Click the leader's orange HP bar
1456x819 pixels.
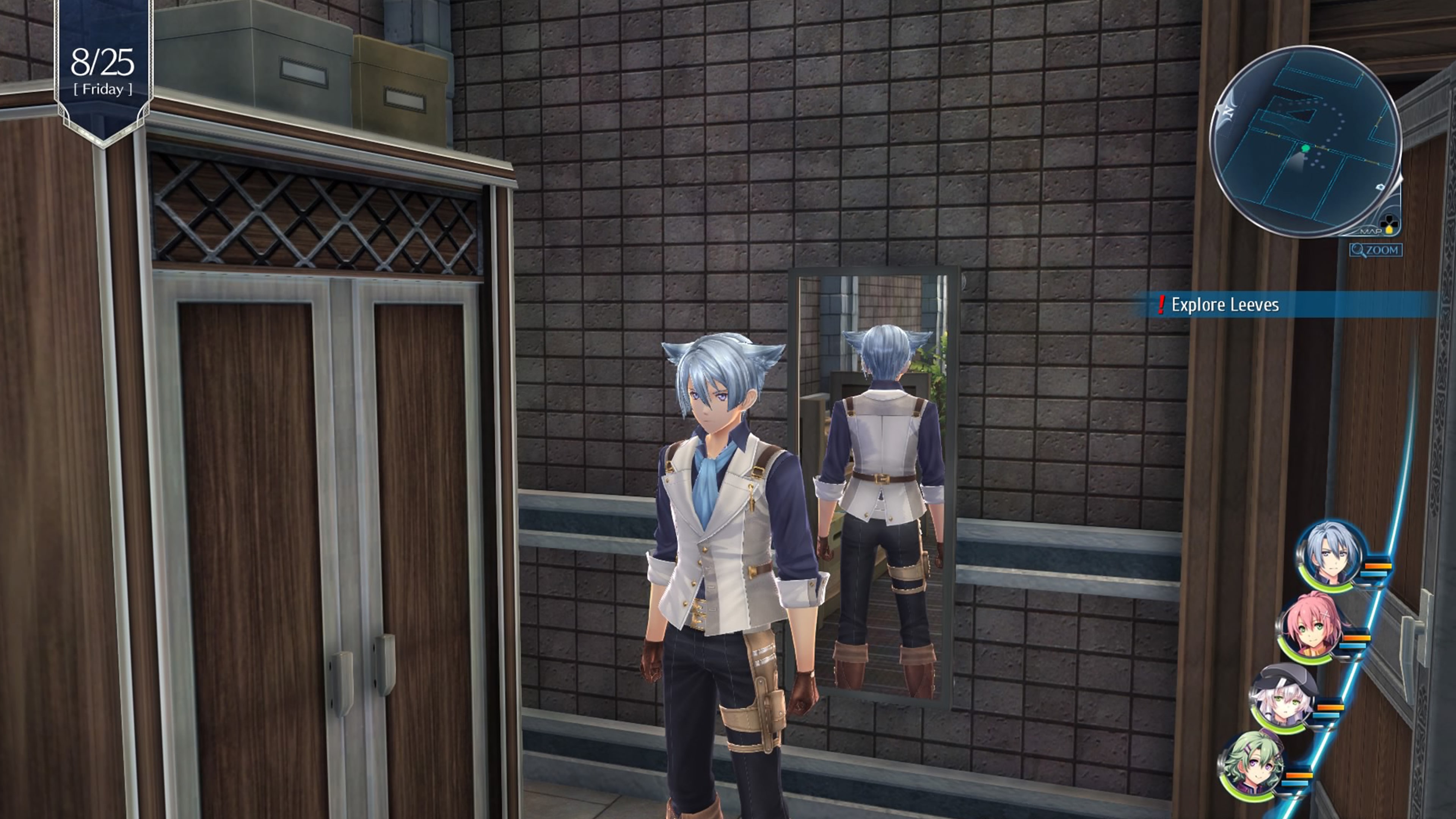tap(1378, 566)
